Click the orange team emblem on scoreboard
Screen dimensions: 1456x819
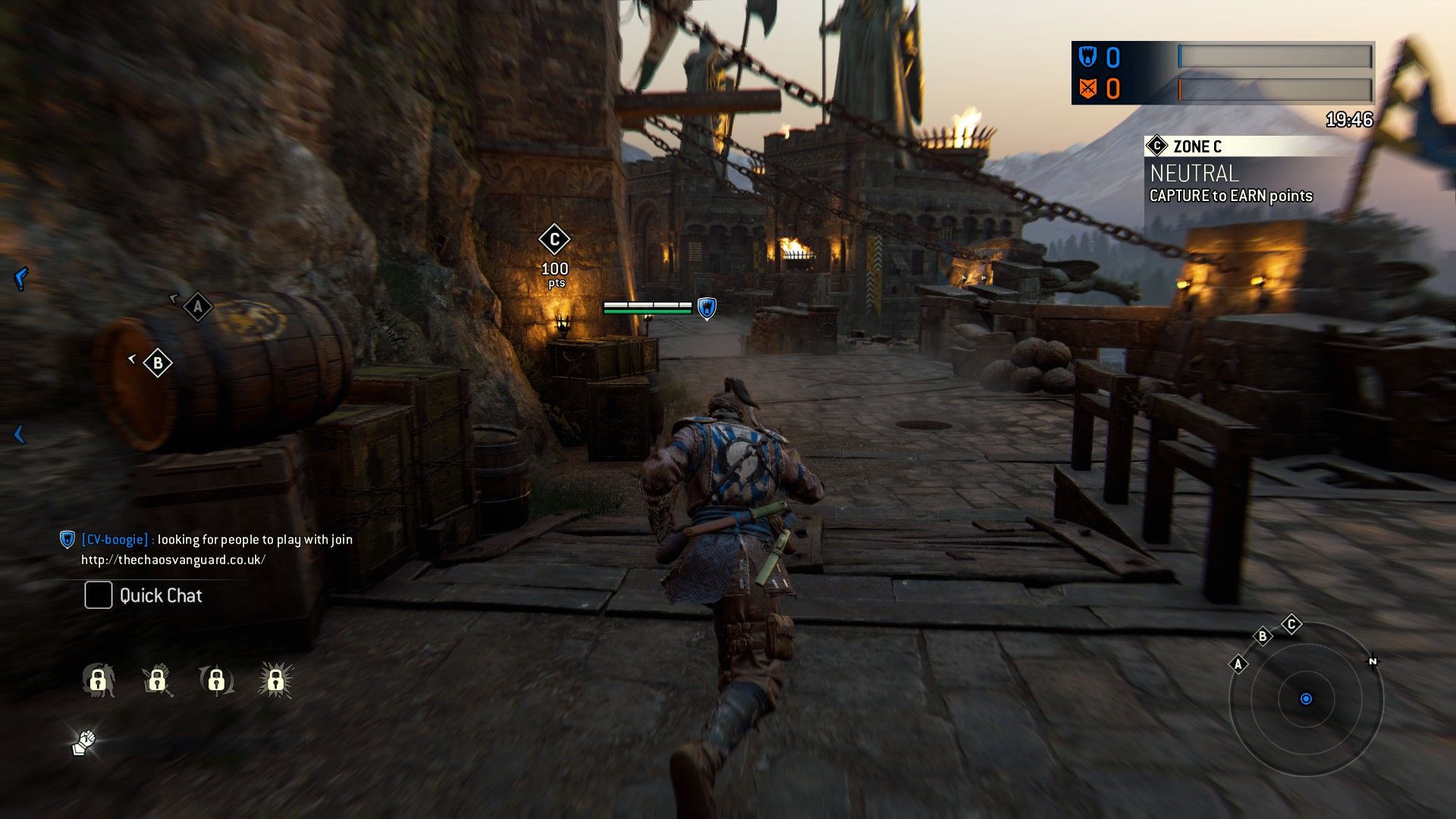pos(1088,89)
